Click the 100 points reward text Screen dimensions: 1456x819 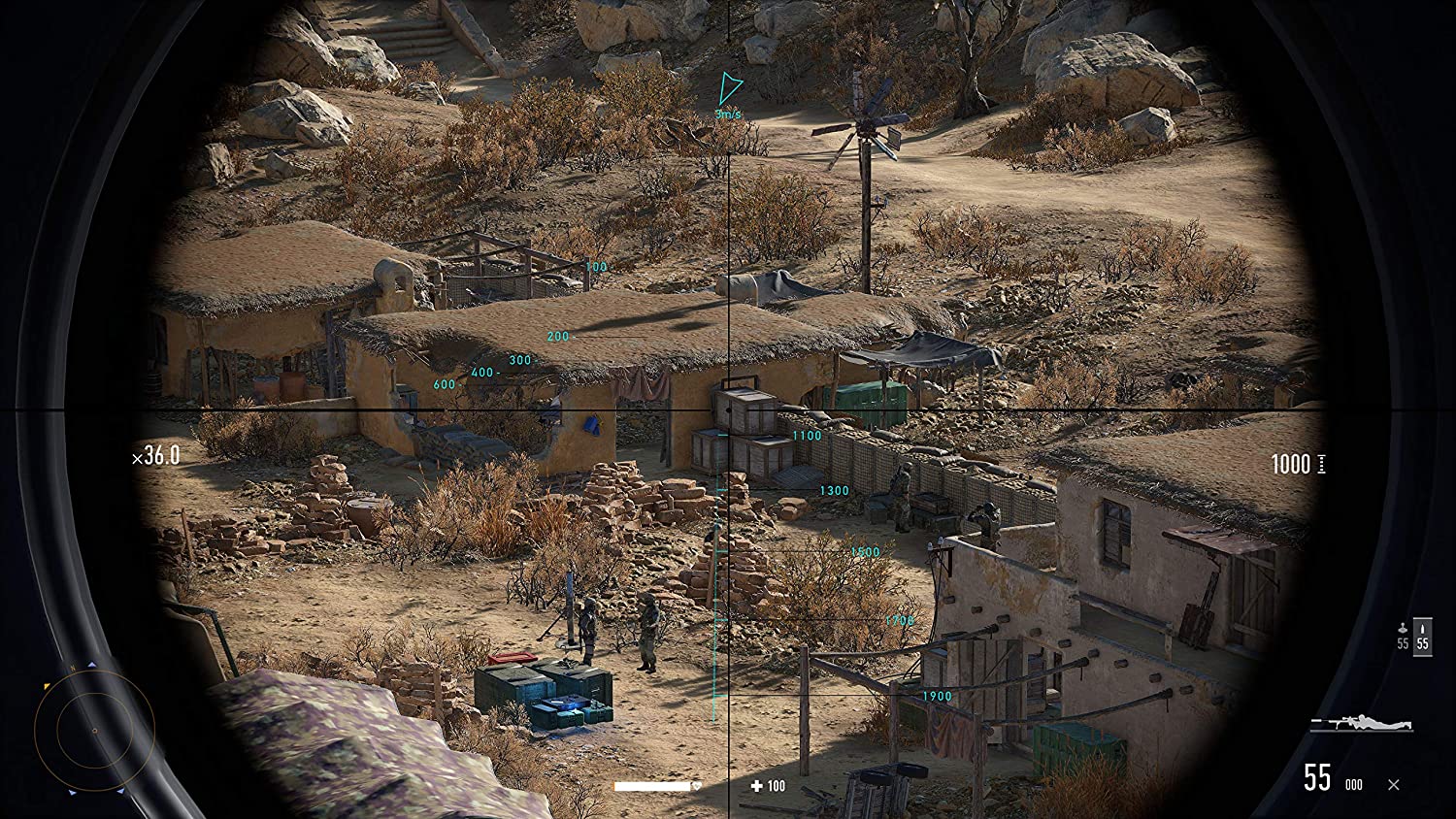click(x=777, y=786)
